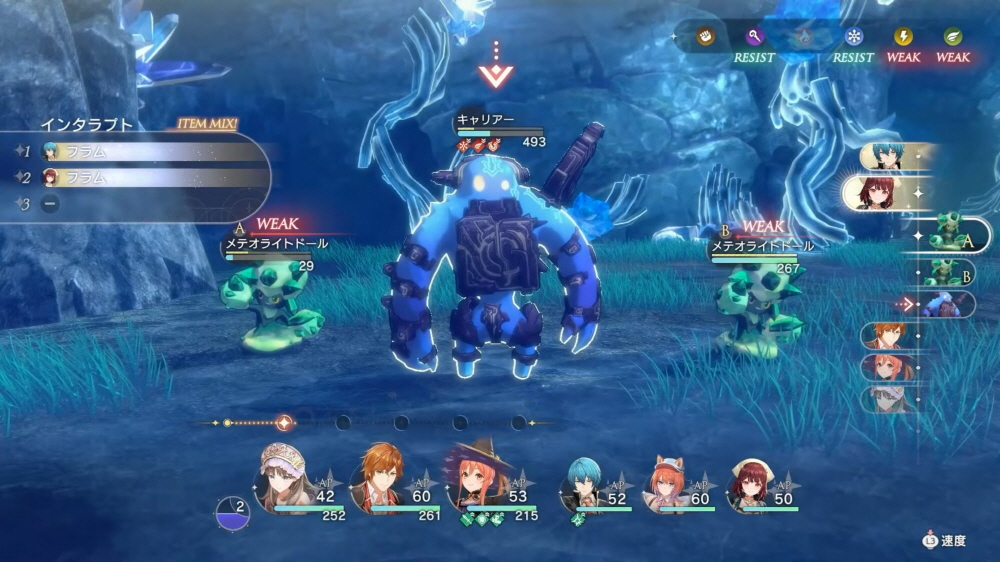Click the ice snowflake resist icon
Viewport: 1000px width, 562px height.
coord(853,37)
